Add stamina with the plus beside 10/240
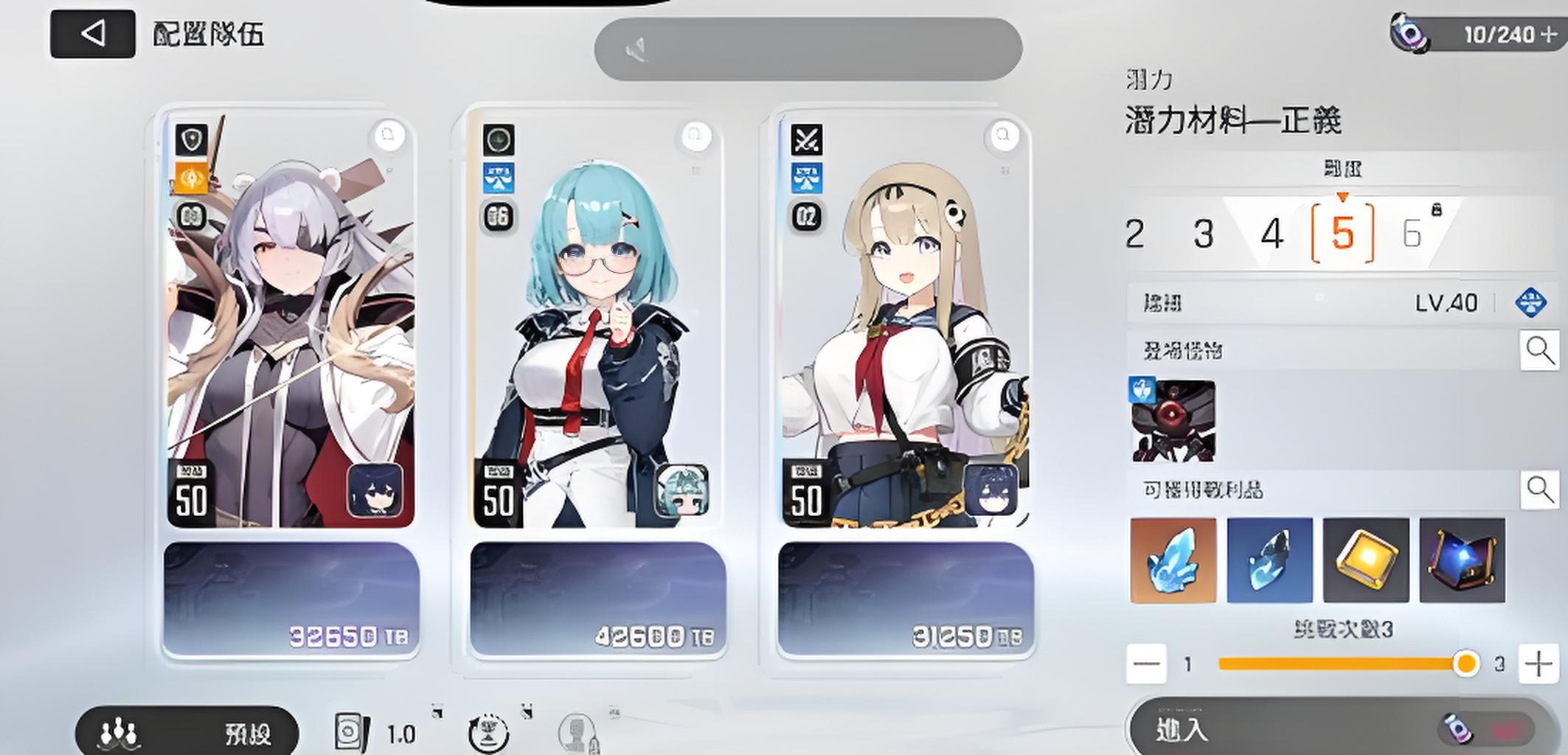This screenshot has width=1568, height=755. [x=1548, y=35]
